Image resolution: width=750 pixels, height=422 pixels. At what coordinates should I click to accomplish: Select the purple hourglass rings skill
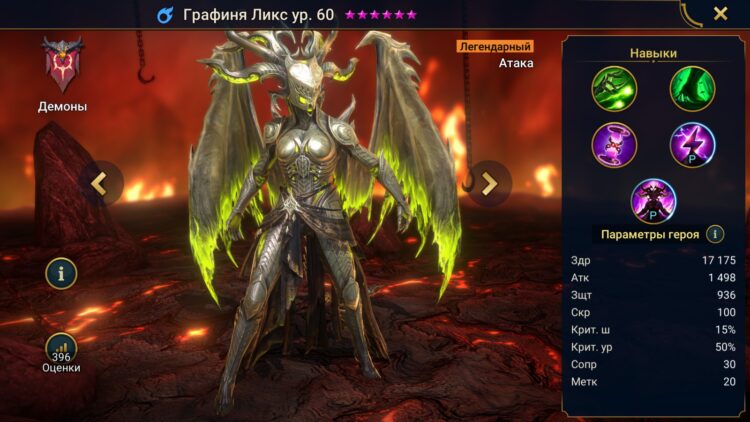coord(614,143)
